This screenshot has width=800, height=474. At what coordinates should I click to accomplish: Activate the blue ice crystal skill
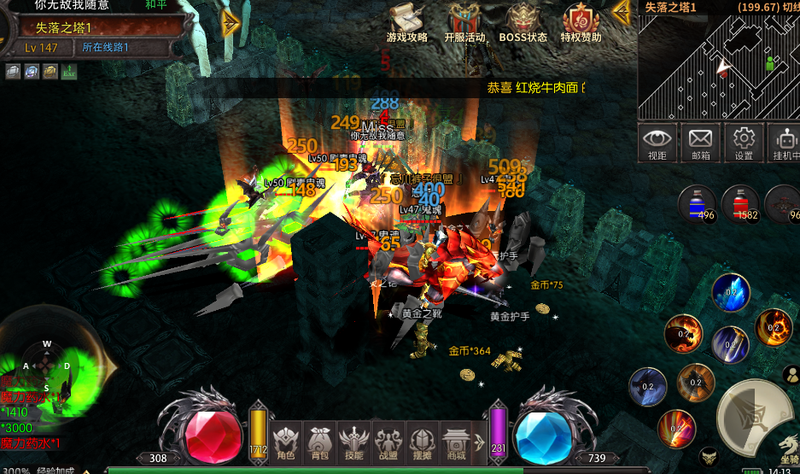(731, 293)
